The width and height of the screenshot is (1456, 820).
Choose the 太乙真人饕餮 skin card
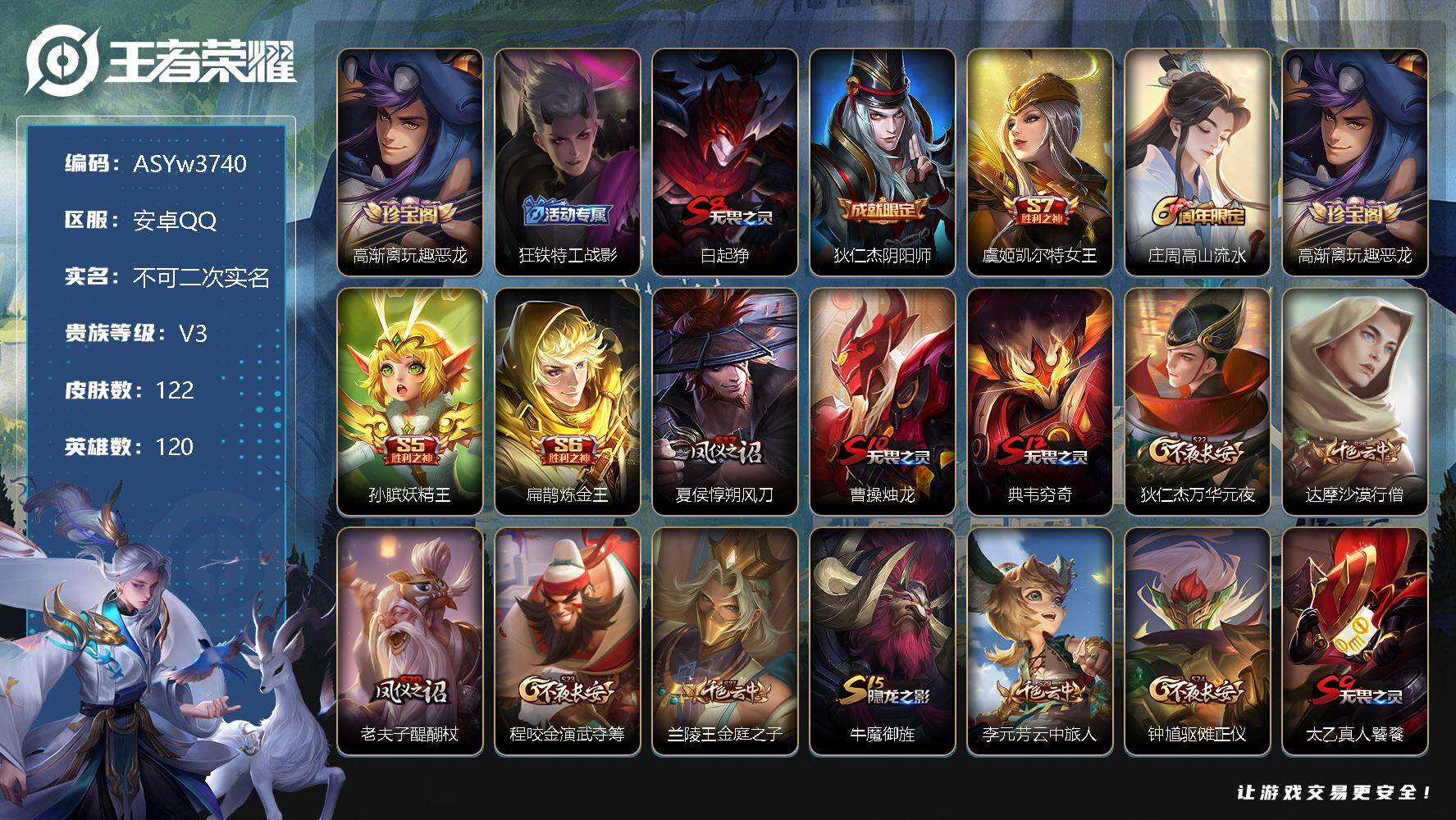point(1355,641)
